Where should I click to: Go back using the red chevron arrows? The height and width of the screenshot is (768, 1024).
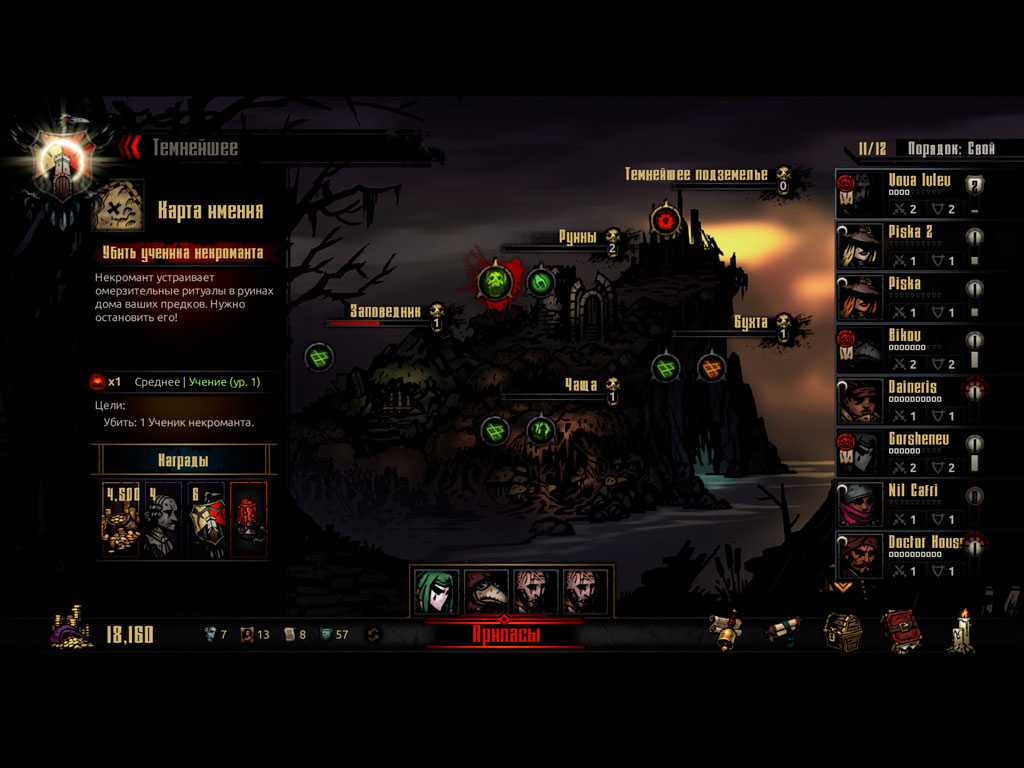[x=129, y=148]
